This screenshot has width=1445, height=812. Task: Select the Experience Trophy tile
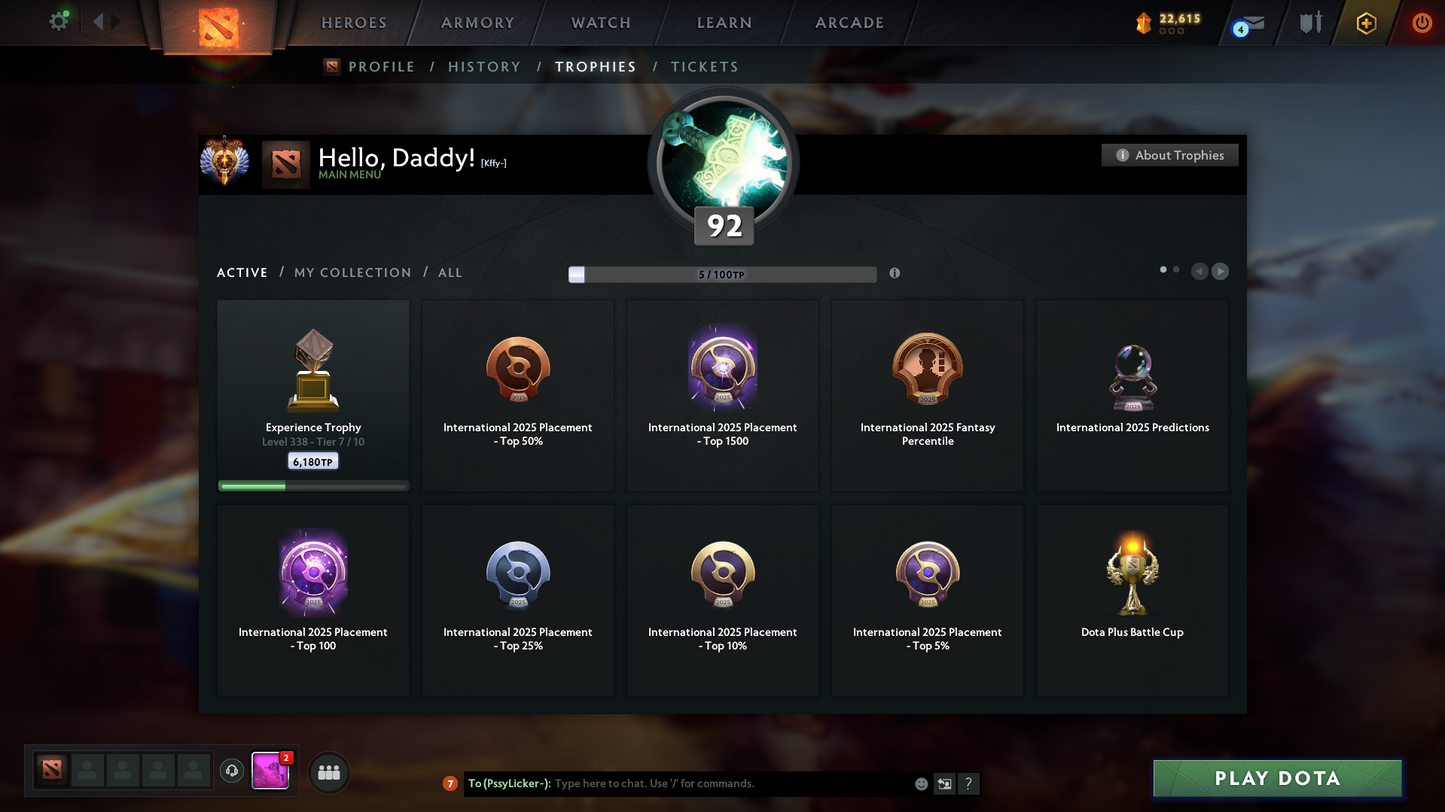(x=313, y=396)
